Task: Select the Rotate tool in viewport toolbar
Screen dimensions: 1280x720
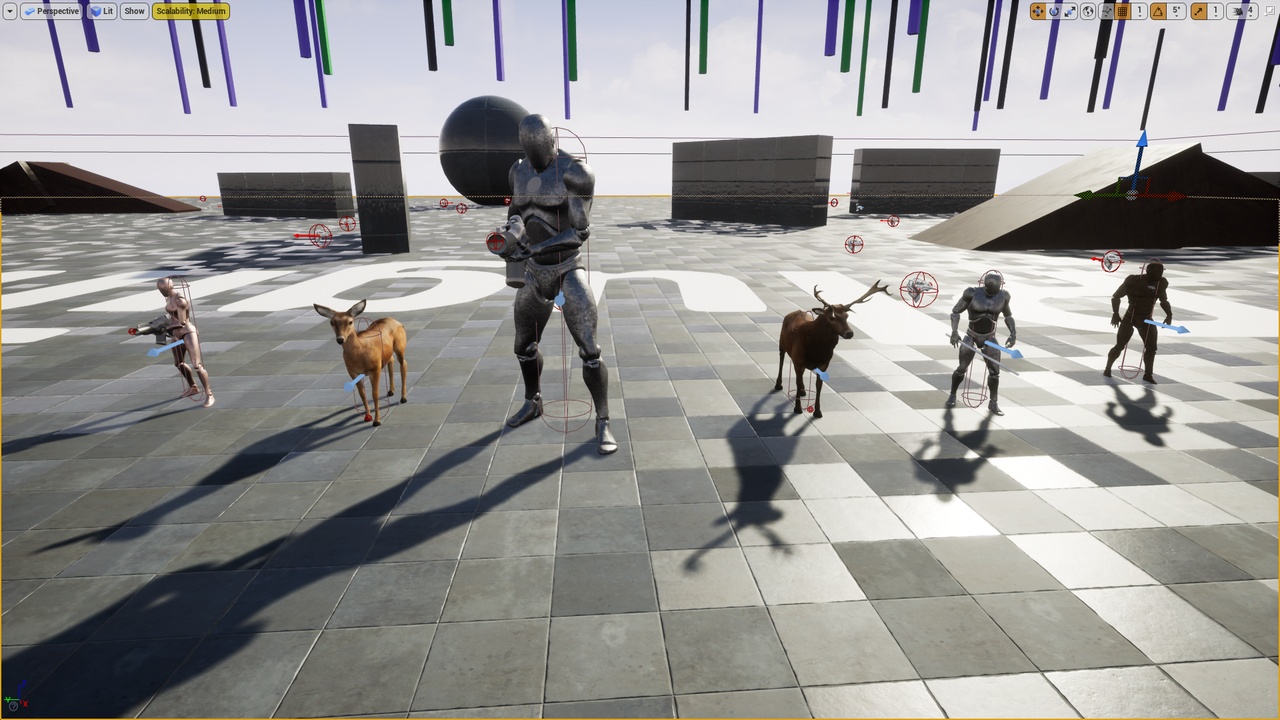Action: [1053, 10]
